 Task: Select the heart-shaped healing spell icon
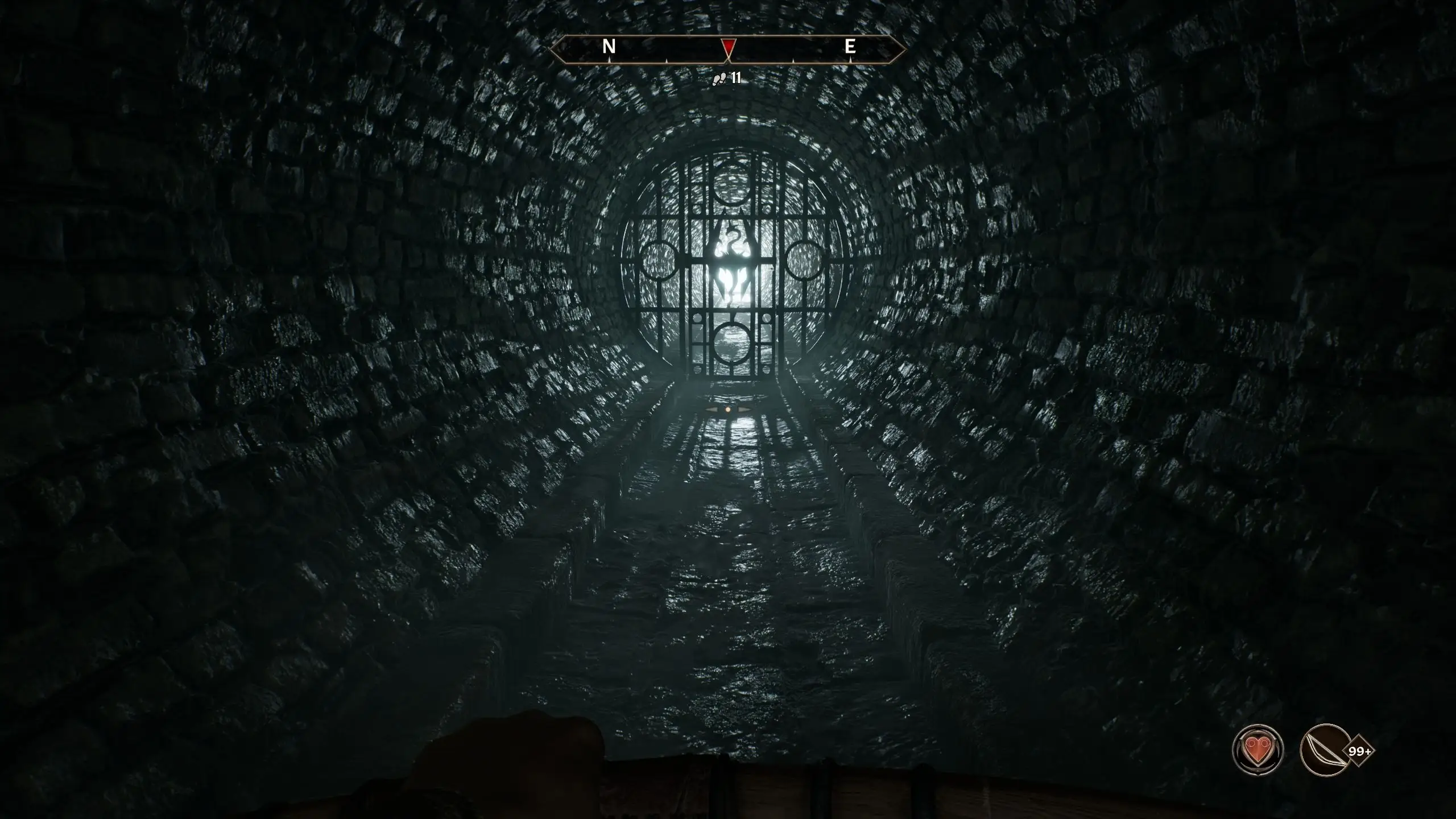pos(1258,750)
